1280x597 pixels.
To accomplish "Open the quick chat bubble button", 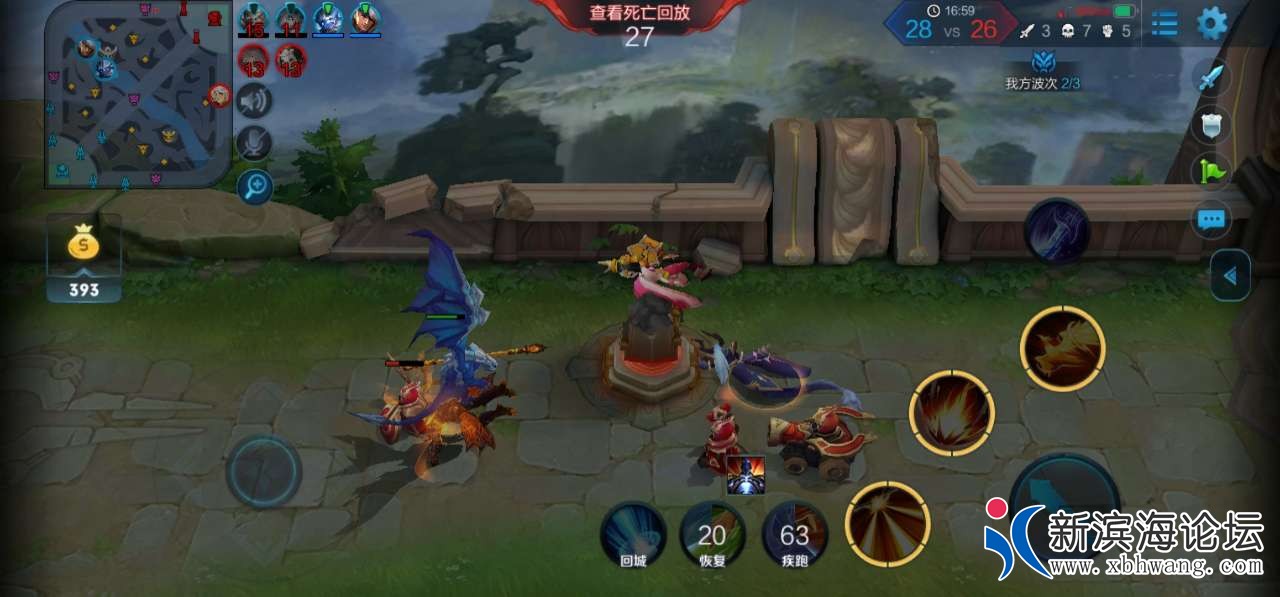I will tap(1211, 218).
